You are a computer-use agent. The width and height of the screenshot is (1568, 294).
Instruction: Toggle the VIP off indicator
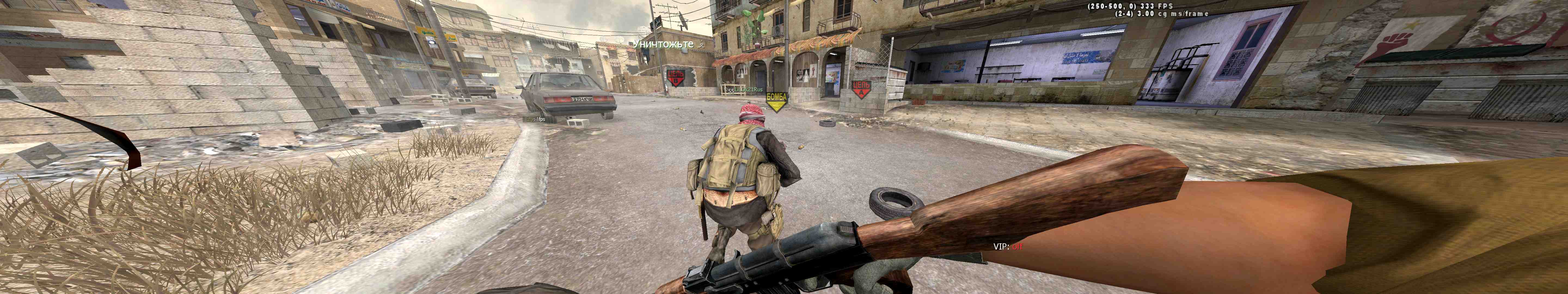(1008, 247)
